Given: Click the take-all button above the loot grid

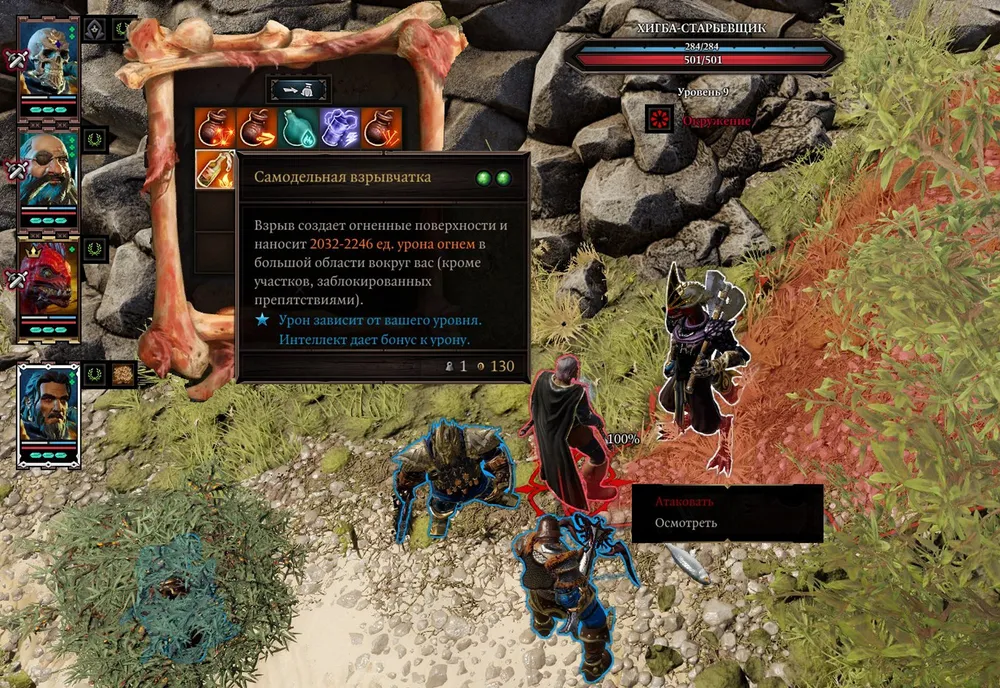Looking at the screenshot, I should (x=297, y=89).
